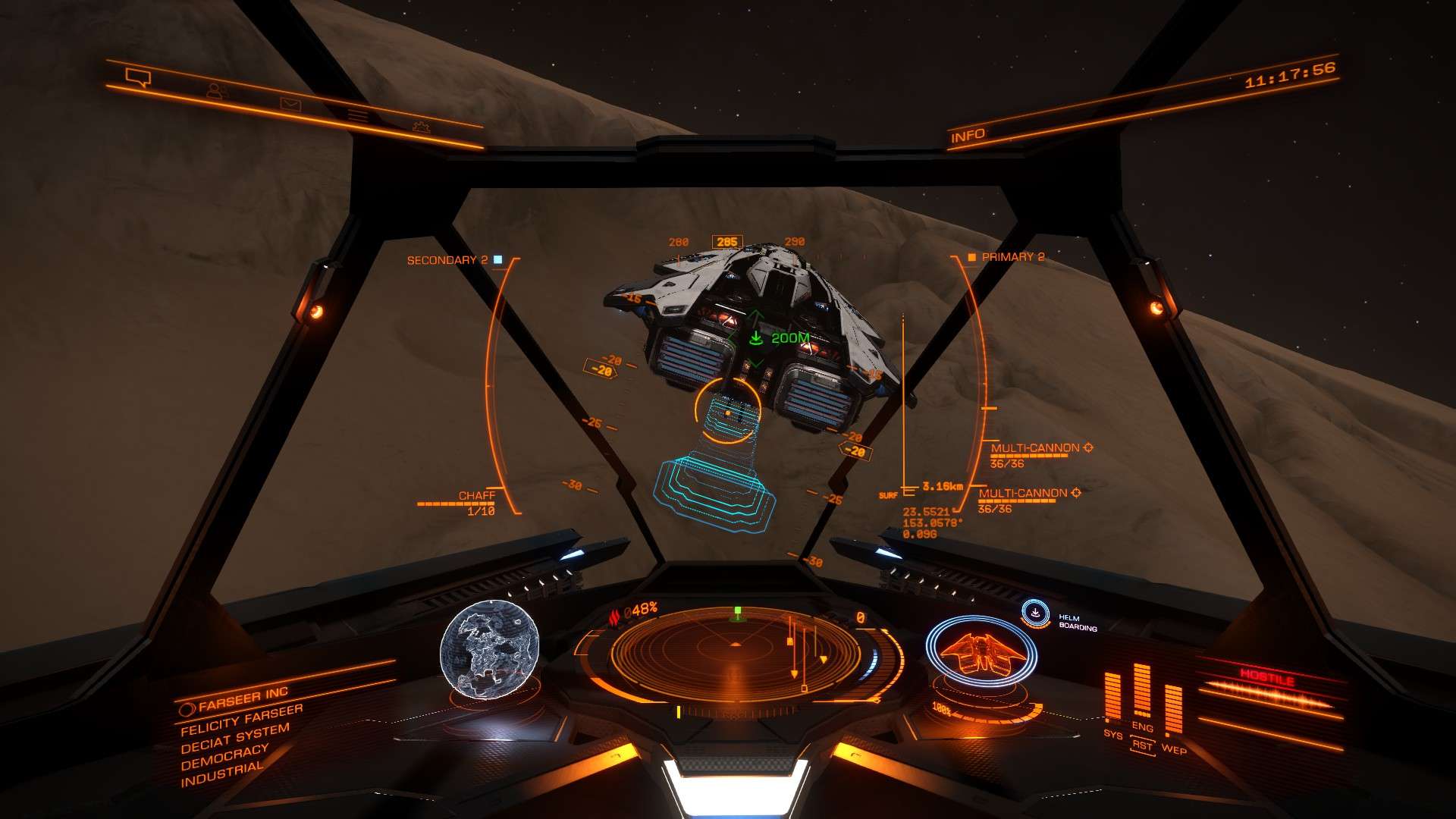Open the chat speech bubble icon
The height and width of the screenshot is (819, 1456).
139,77
